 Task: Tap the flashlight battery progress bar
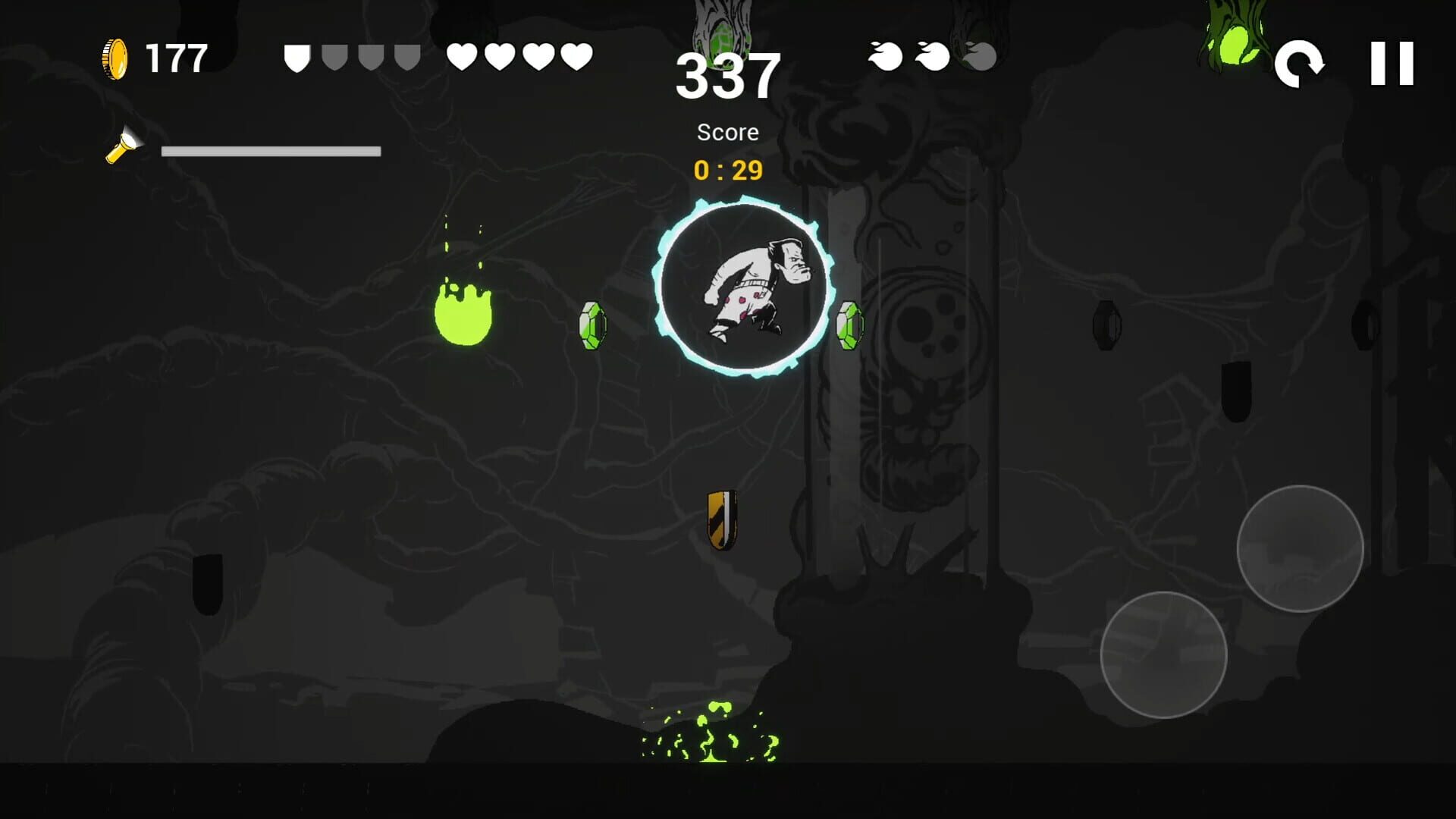[x=271, y=152]
